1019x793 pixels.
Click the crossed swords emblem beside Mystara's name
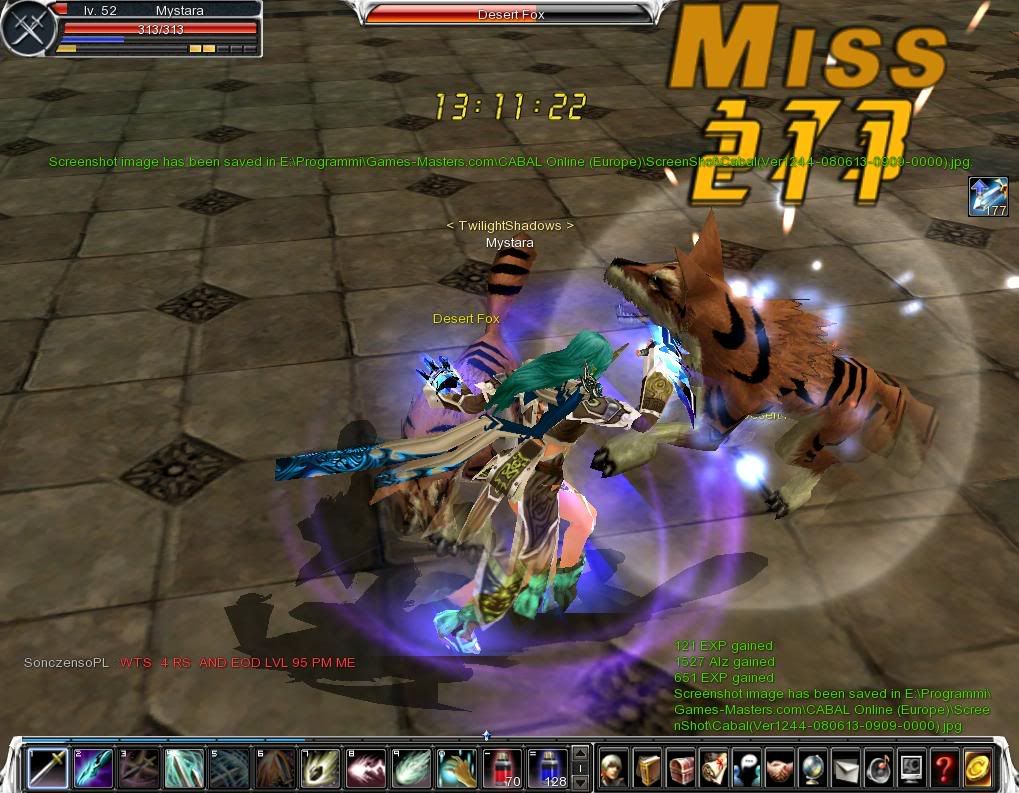point(25,28)
